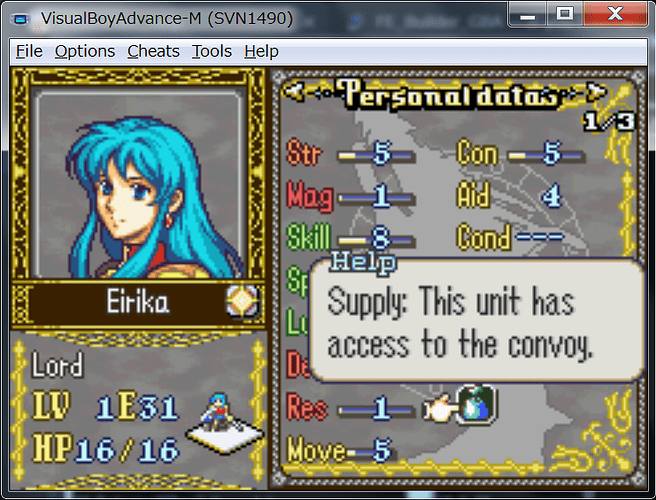Open the File menu
This screenshot has width=656, height=500.
coord(29,51)
